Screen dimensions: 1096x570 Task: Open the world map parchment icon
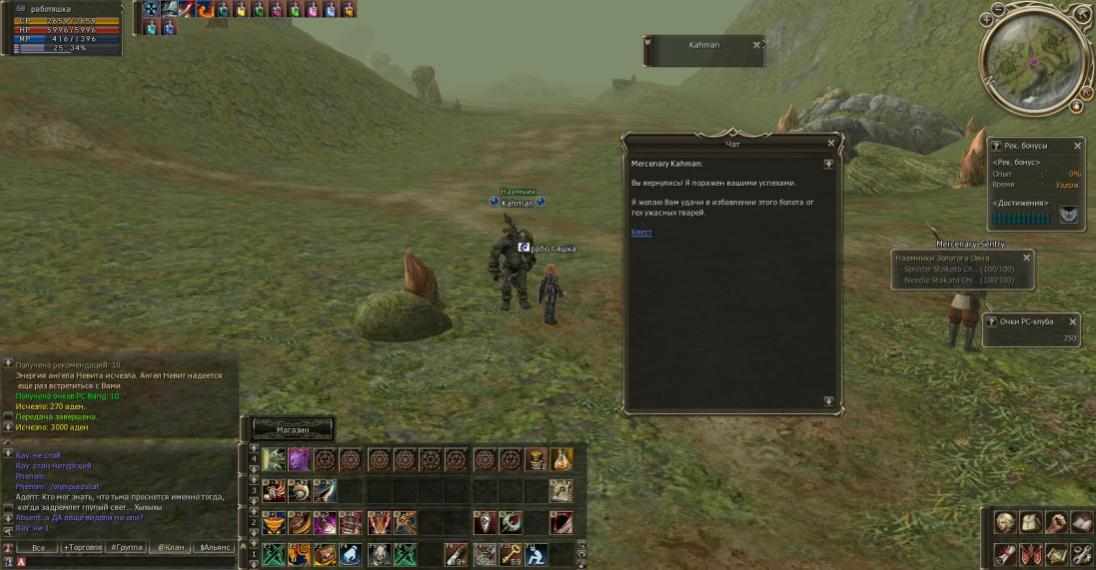click(1055, 553)
